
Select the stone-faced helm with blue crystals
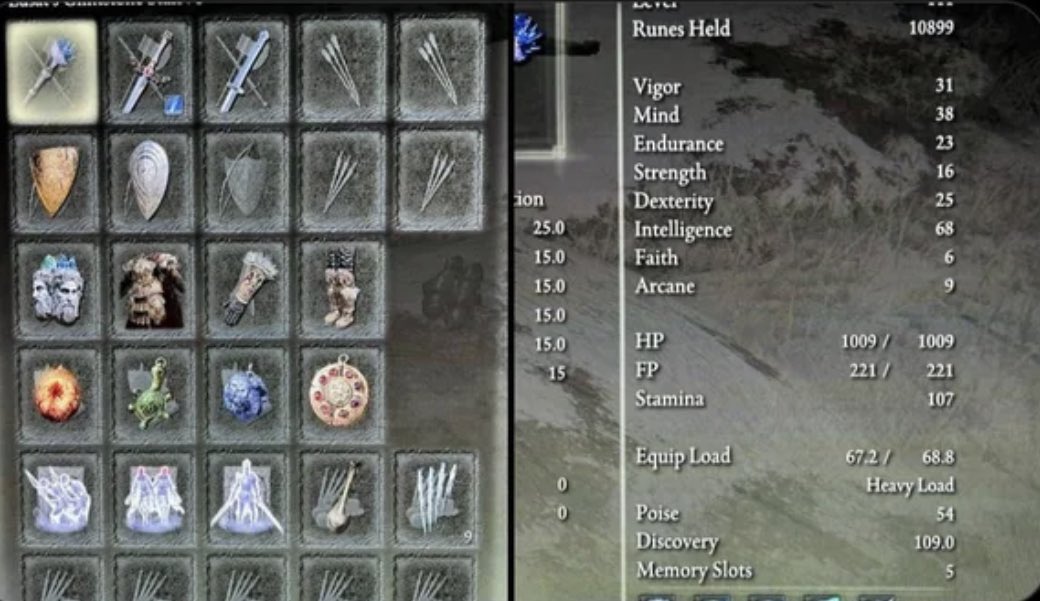57,290
